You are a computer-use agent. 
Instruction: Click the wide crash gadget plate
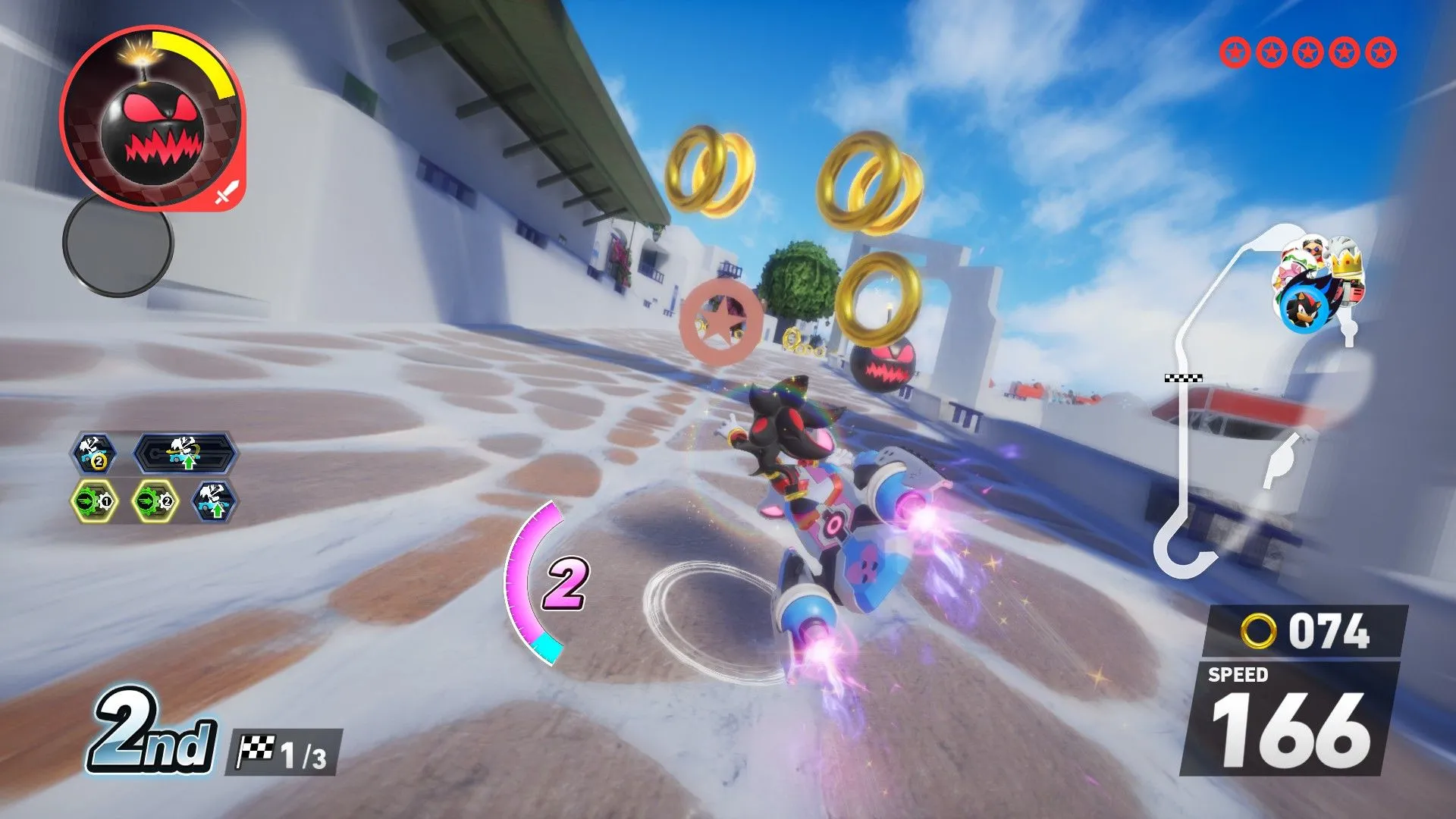tap(186, 453)
